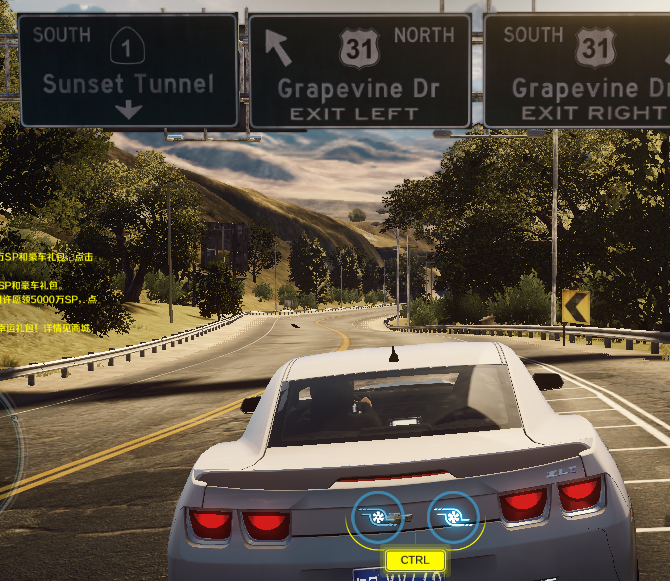The height and width of the screenshot is (581, 670).
Task: Activate the left turbo boost icon
Action: point(376,516)
